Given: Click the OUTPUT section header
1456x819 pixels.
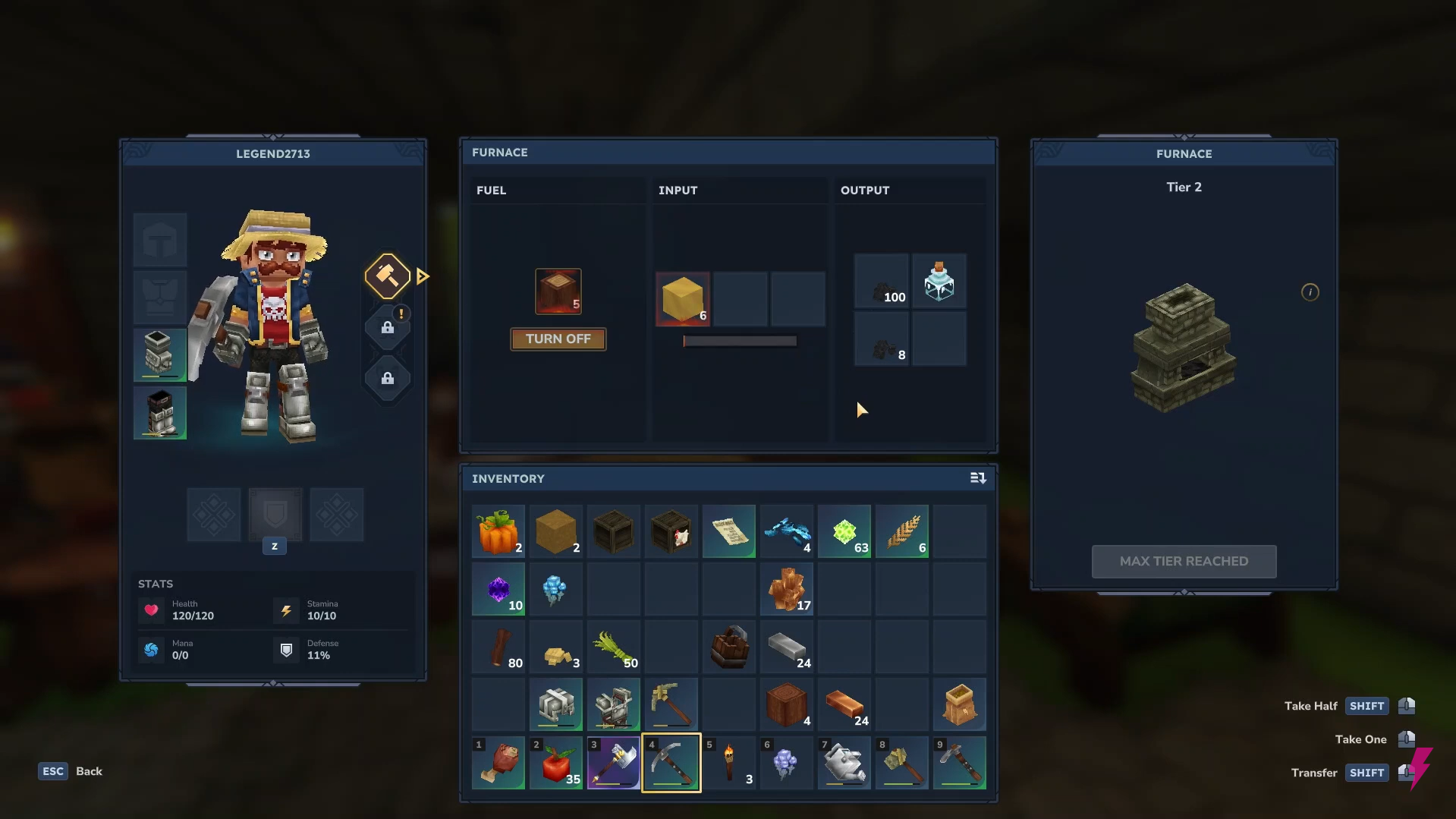Looking at the screenshot, I should (865, 190).
